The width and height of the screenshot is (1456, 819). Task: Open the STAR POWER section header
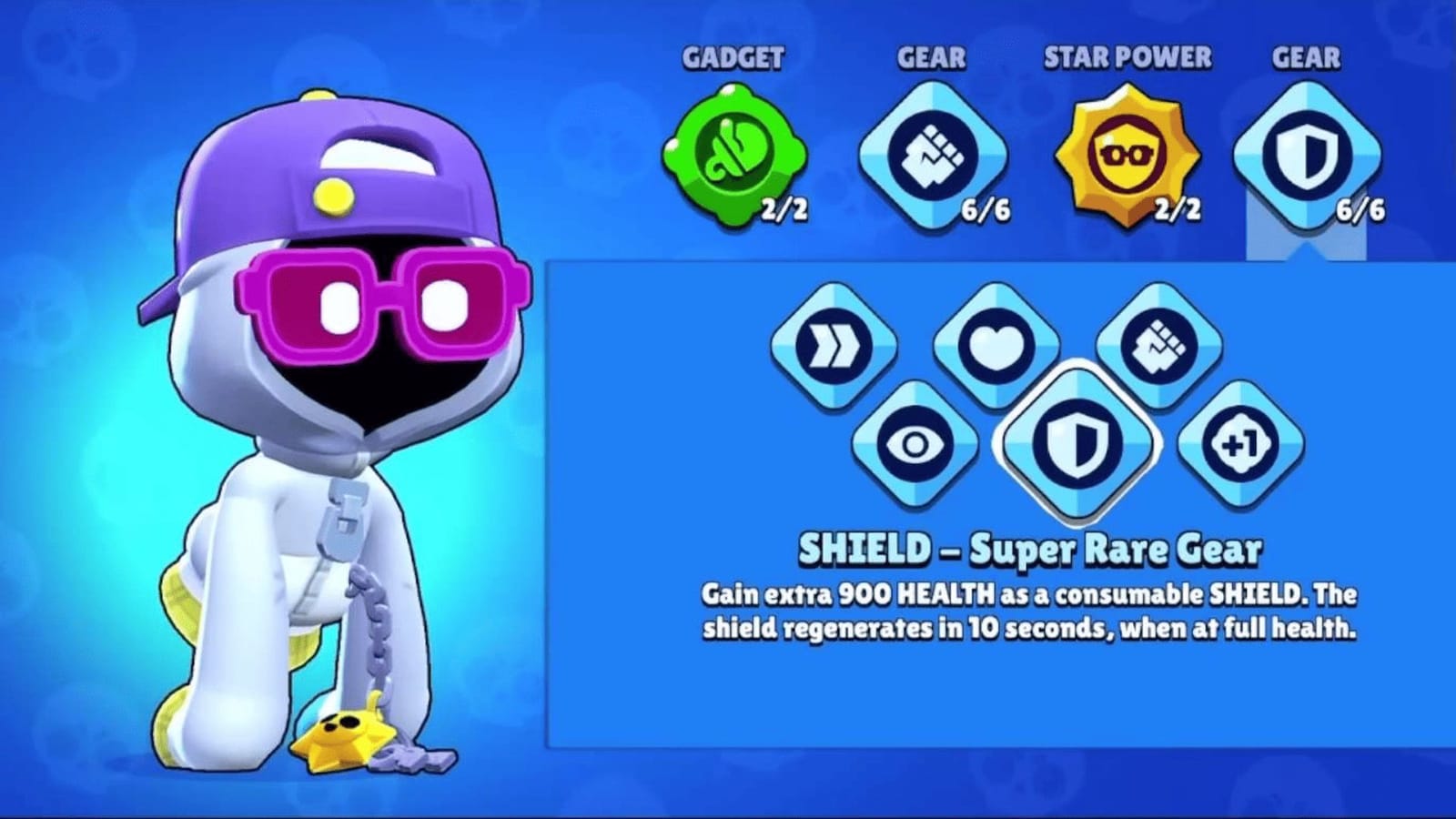pyautogui.click(x=1126, y=56)
